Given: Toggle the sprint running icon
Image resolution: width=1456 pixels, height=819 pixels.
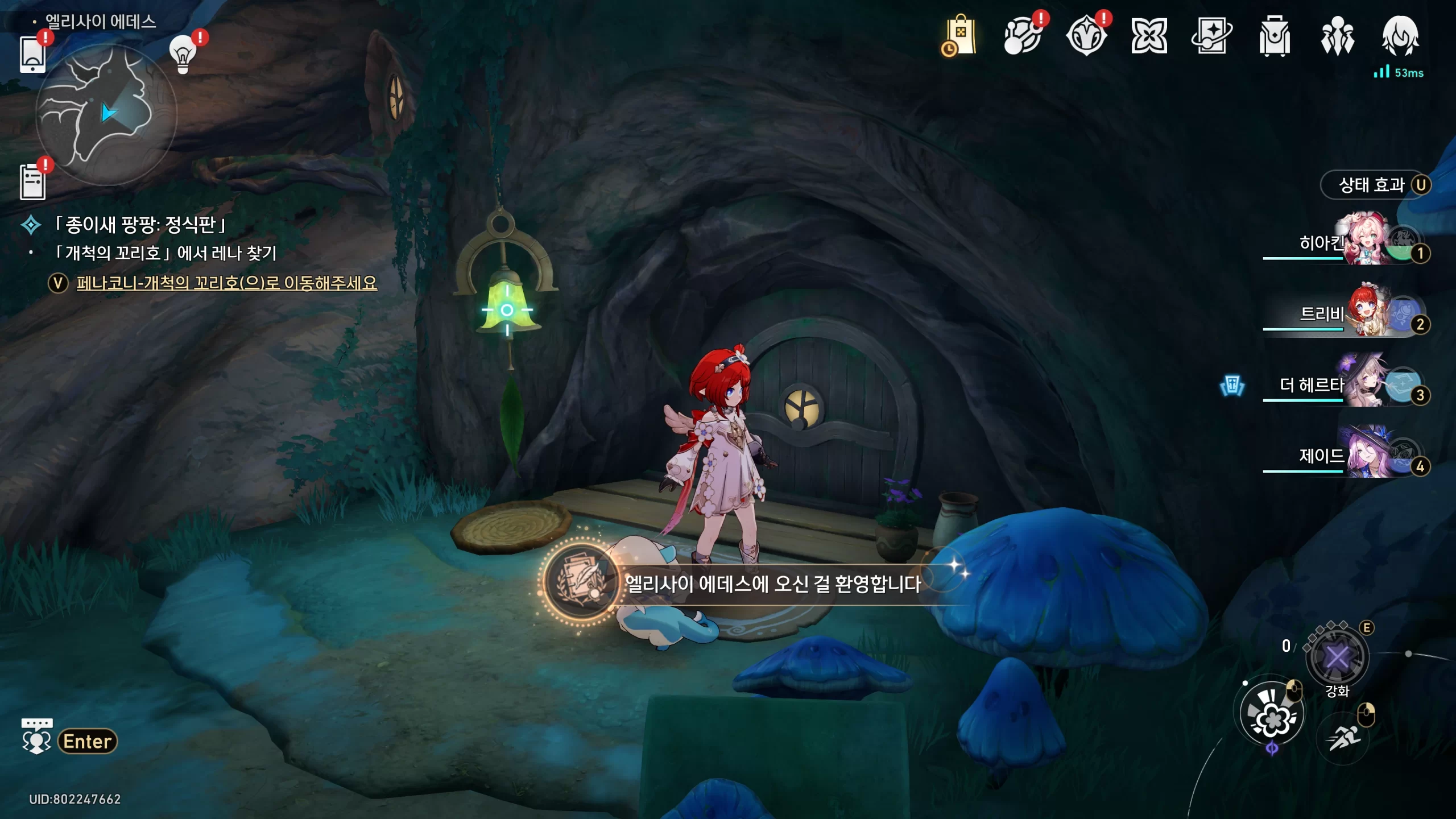Looking at the screenshot, I should [1343, 739].
